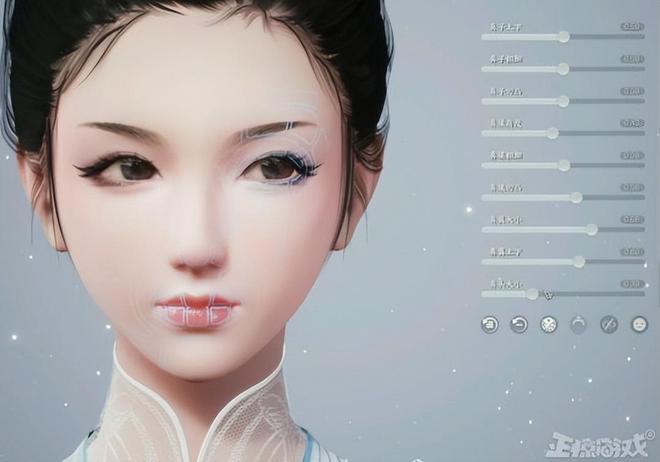Viewport: 660px width, 462px height.
Task: Click the reset-all circular arrow icon
Action: [x=489, y=324]
